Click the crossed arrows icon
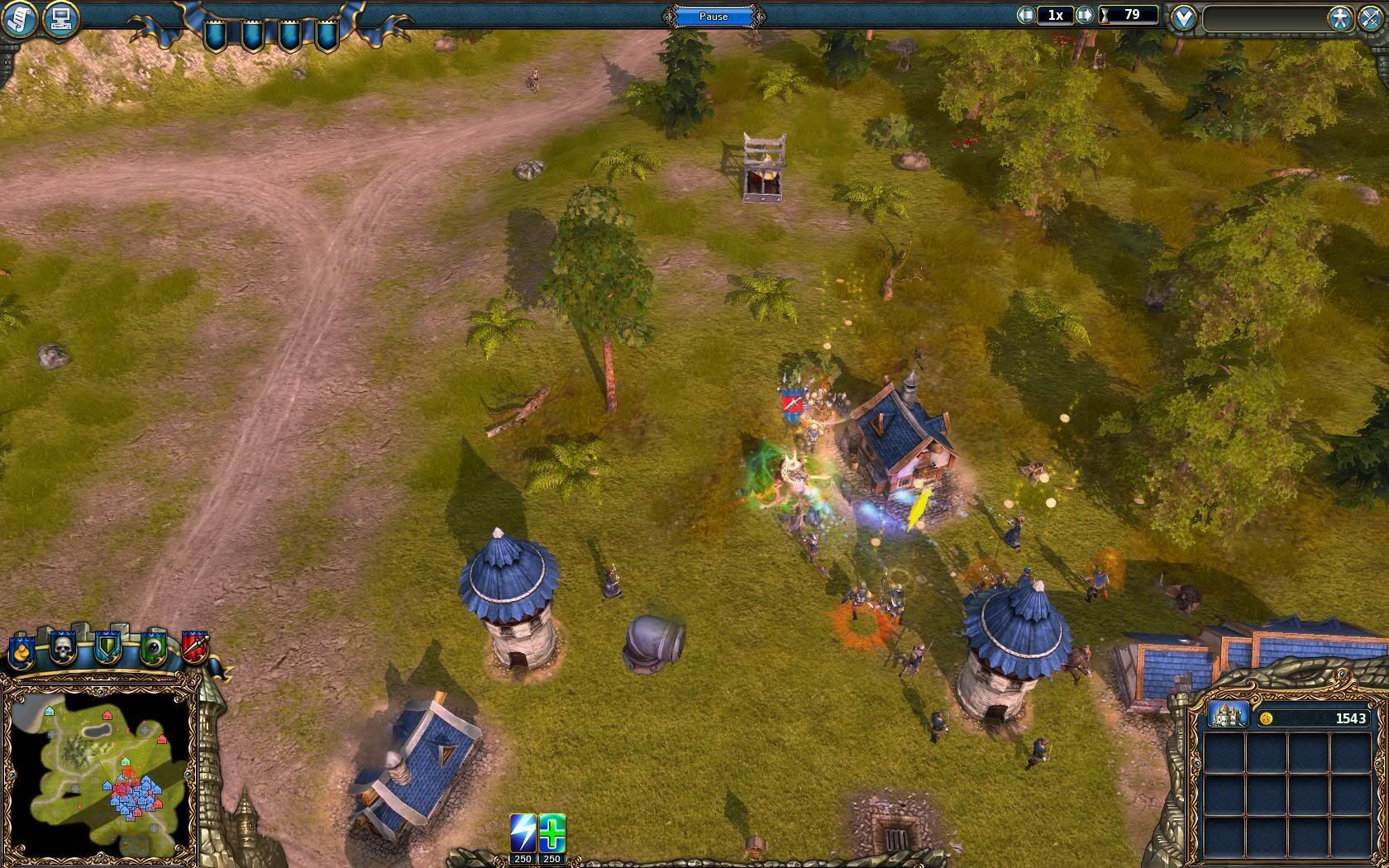 (x=1369, y=17)
